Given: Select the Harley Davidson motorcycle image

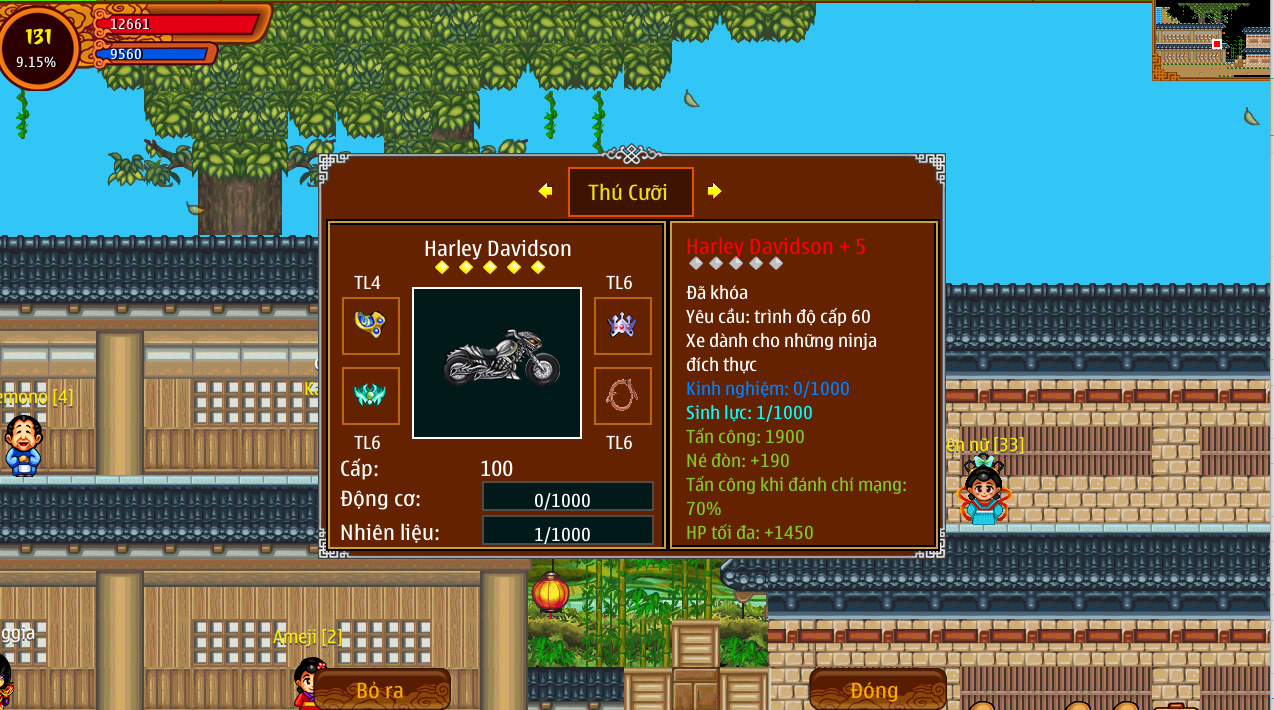Looking at the screenshot, I should [x=497, y=363].
